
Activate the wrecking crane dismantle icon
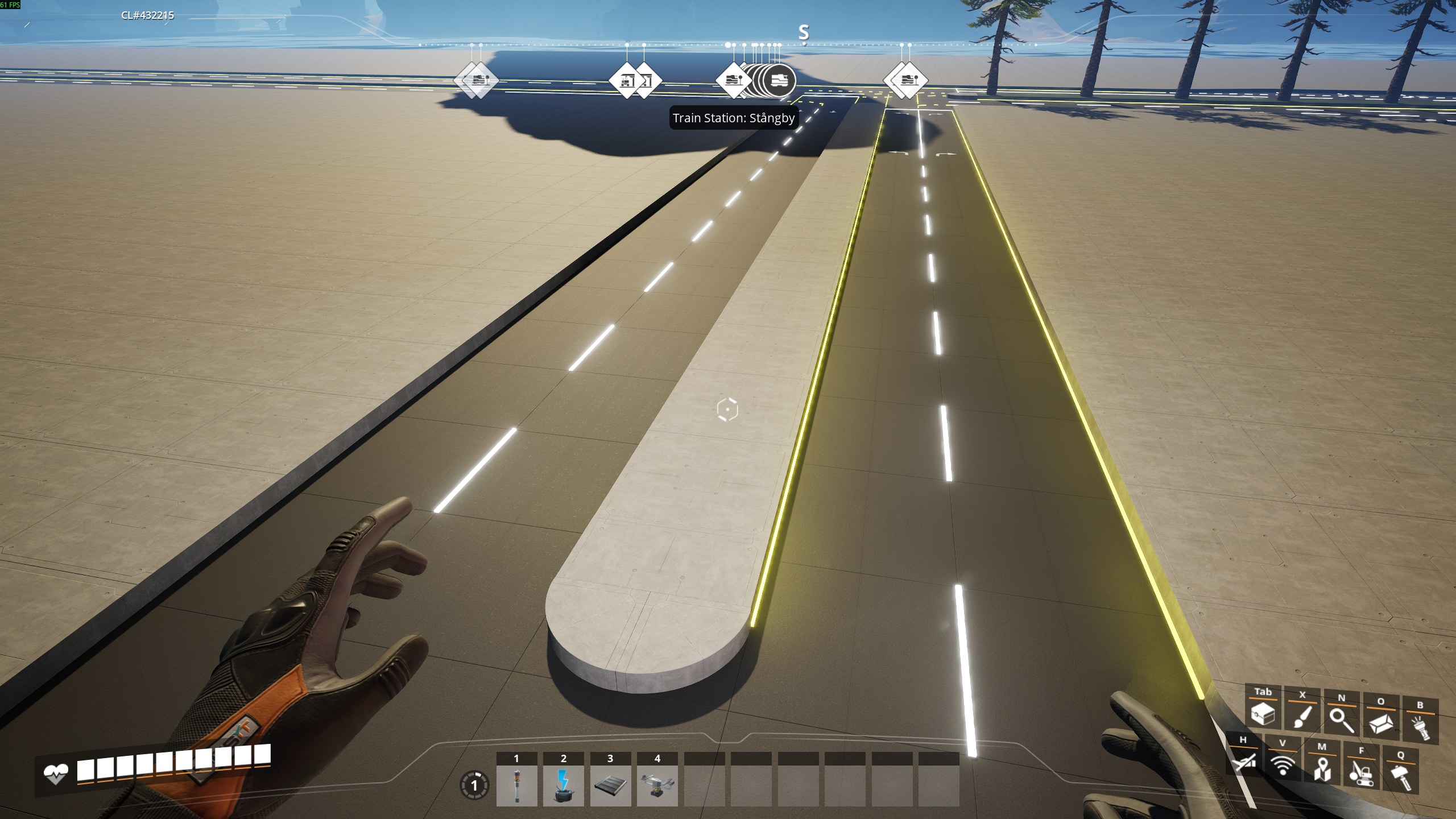tap(1362, 772)
